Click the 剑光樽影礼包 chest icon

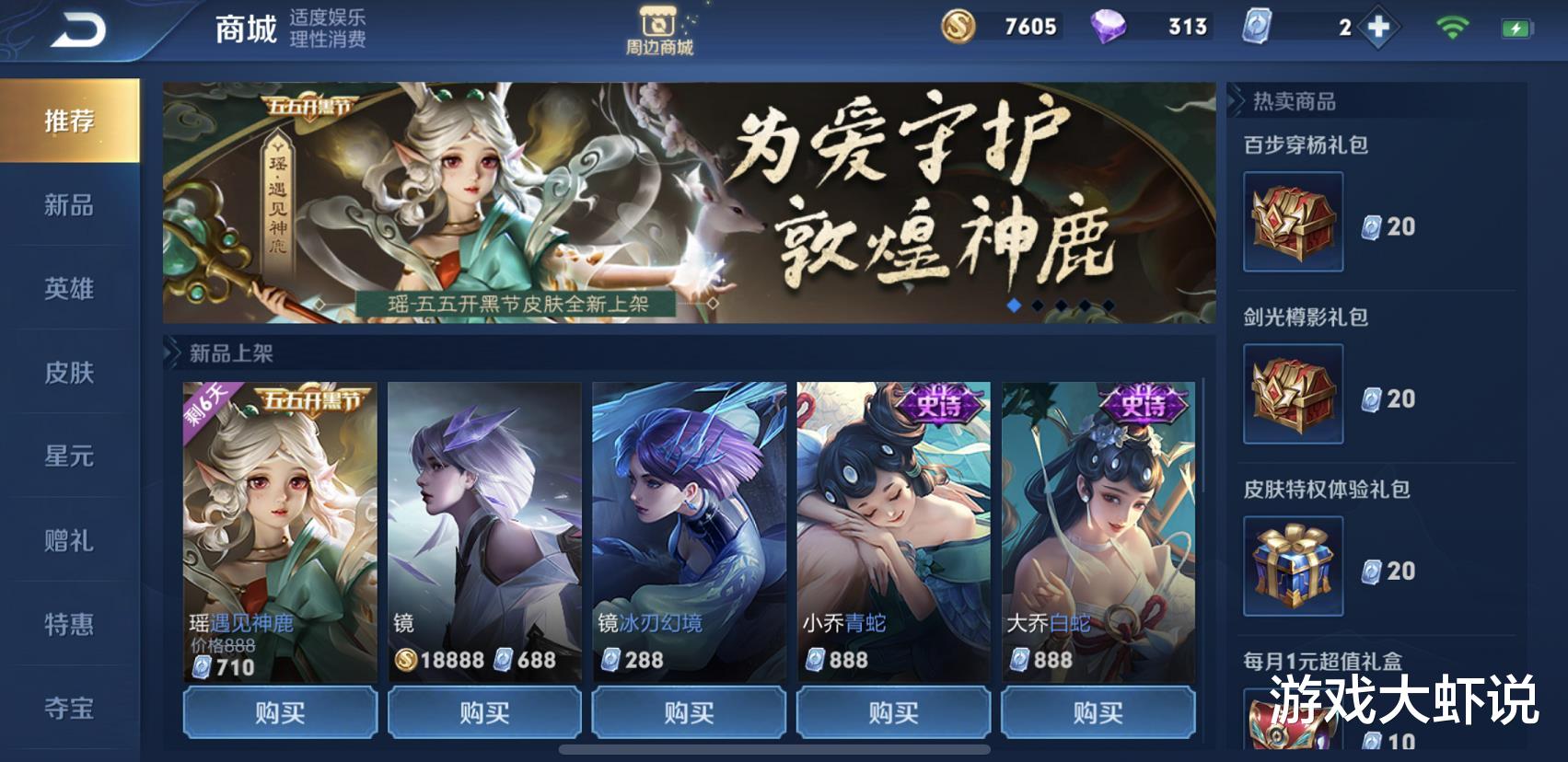(1293, 396)
